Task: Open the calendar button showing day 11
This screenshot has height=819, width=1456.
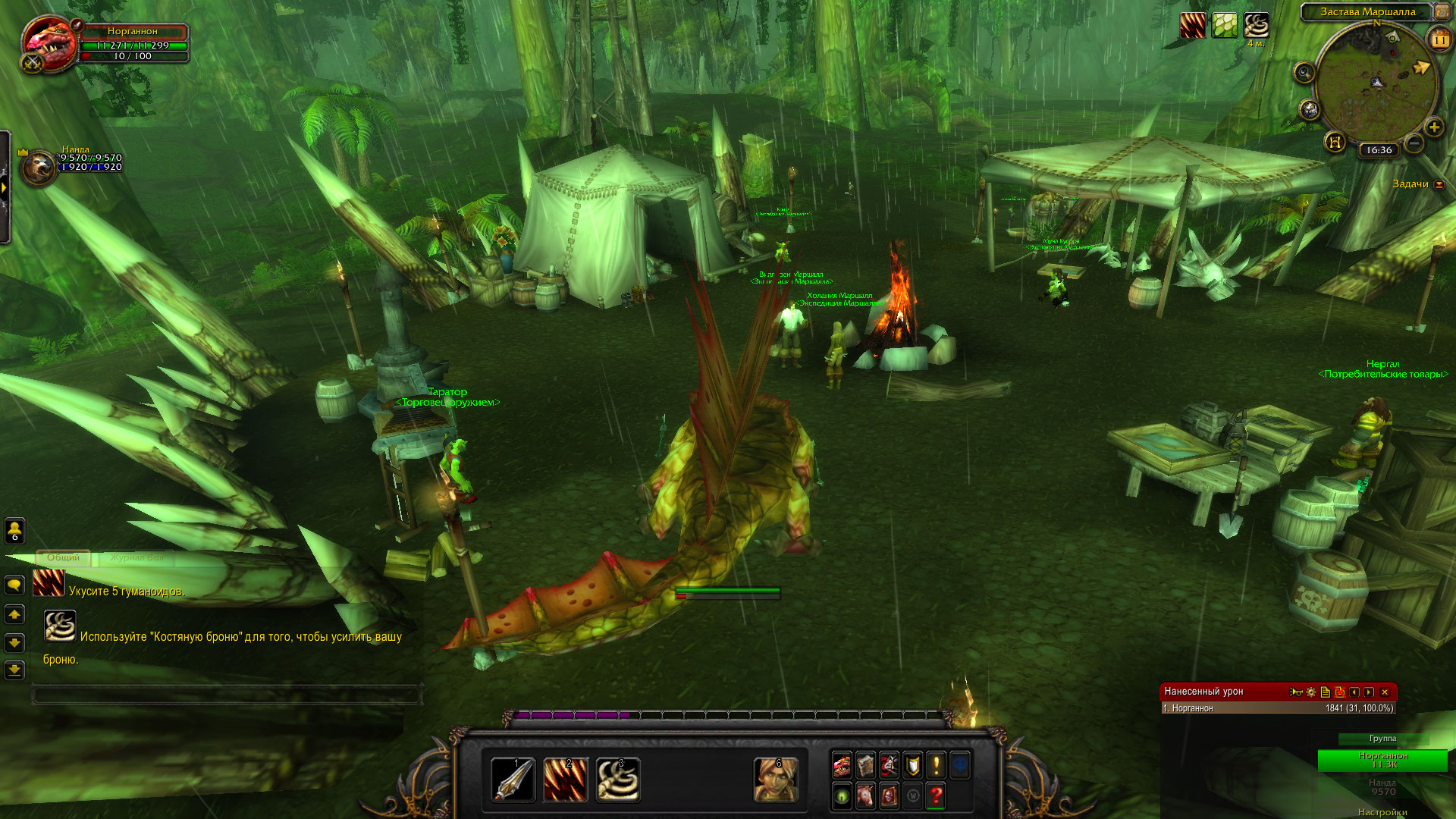Action: pos(1439,38)
